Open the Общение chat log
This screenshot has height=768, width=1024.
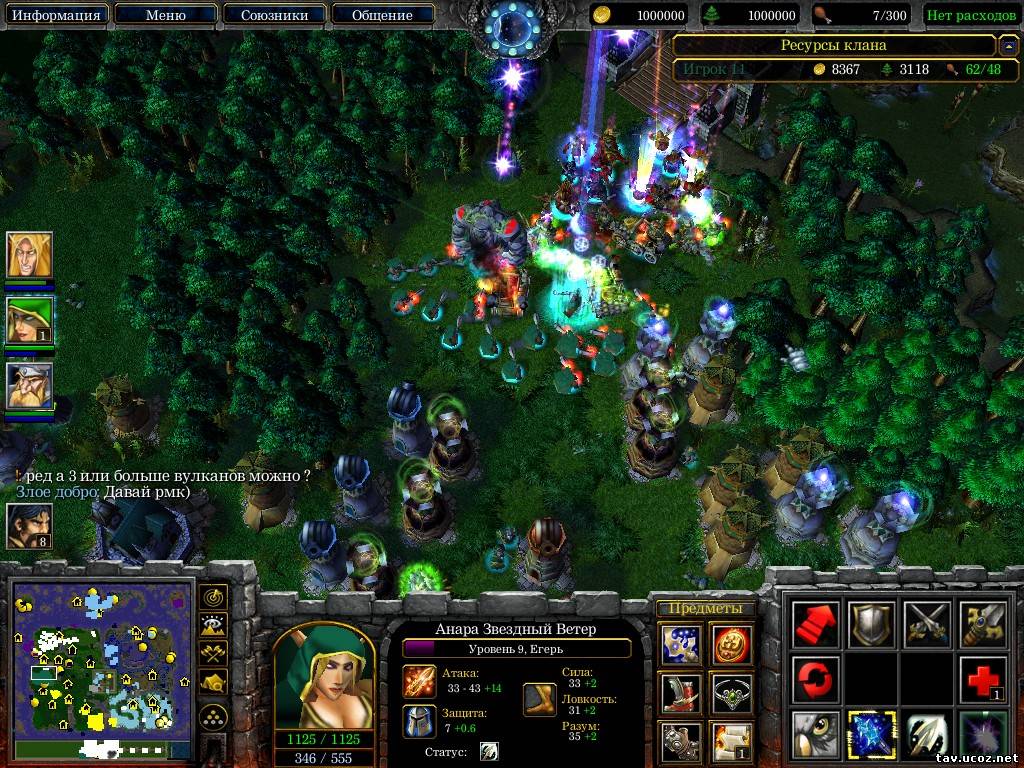tap(383, 15)
